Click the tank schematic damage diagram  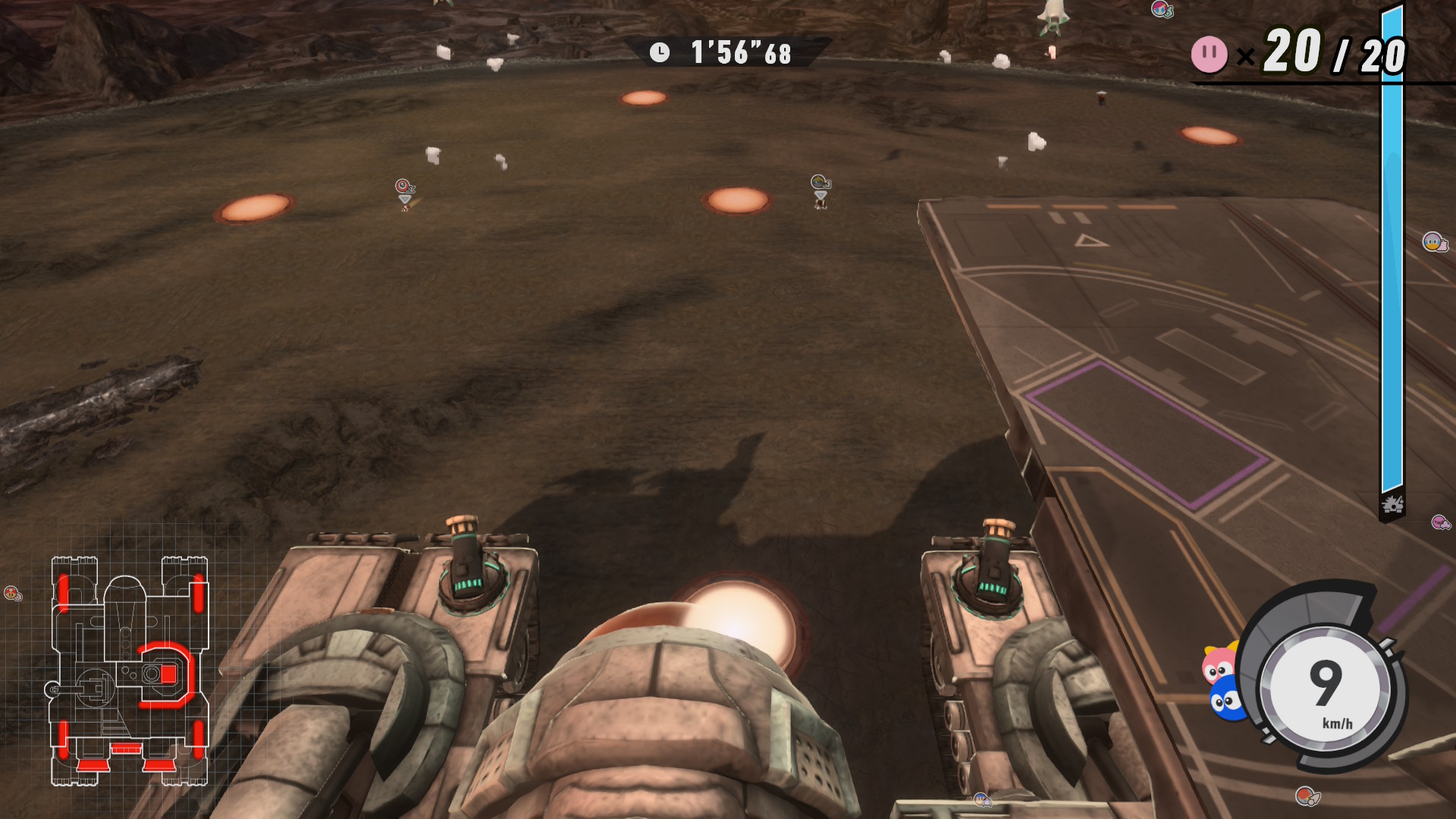(x=129, y=670)
